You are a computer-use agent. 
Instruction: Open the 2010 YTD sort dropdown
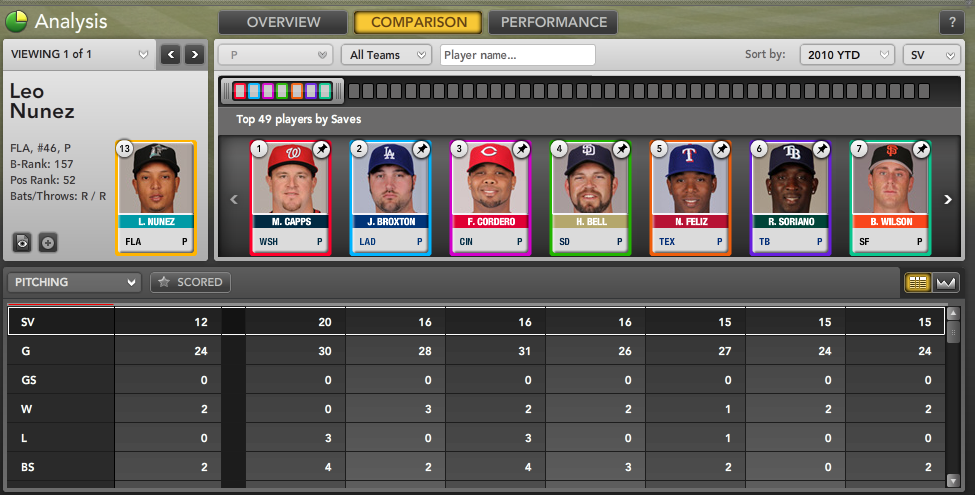pos(846,55)
